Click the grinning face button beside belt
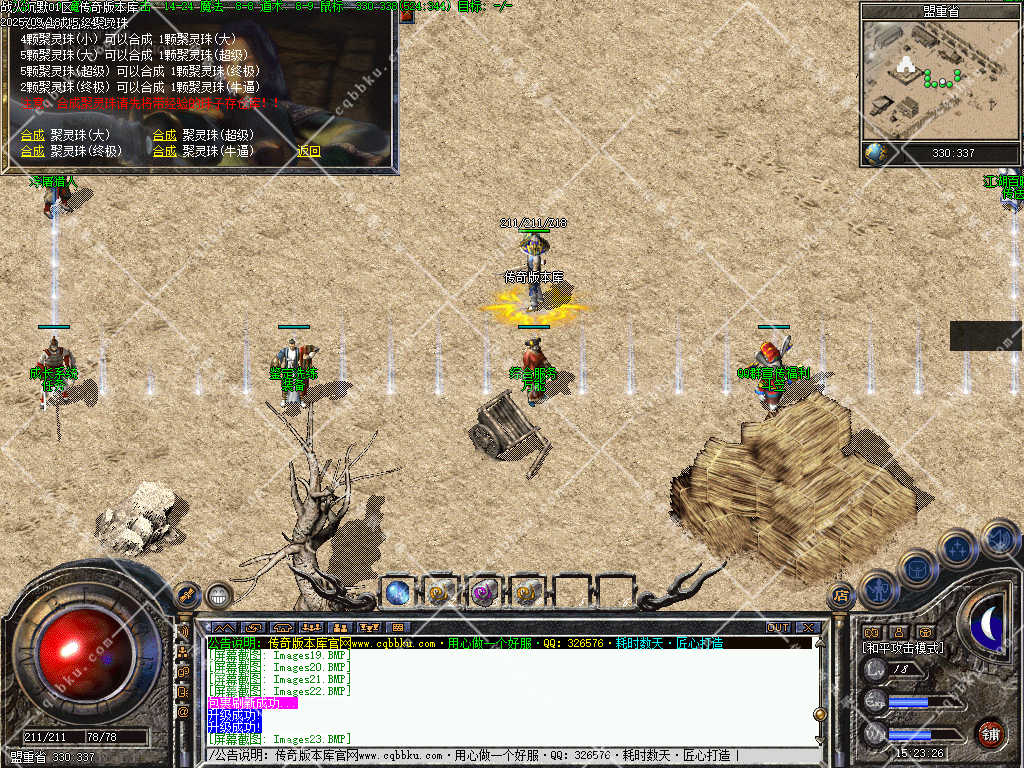 pos(219,596)
